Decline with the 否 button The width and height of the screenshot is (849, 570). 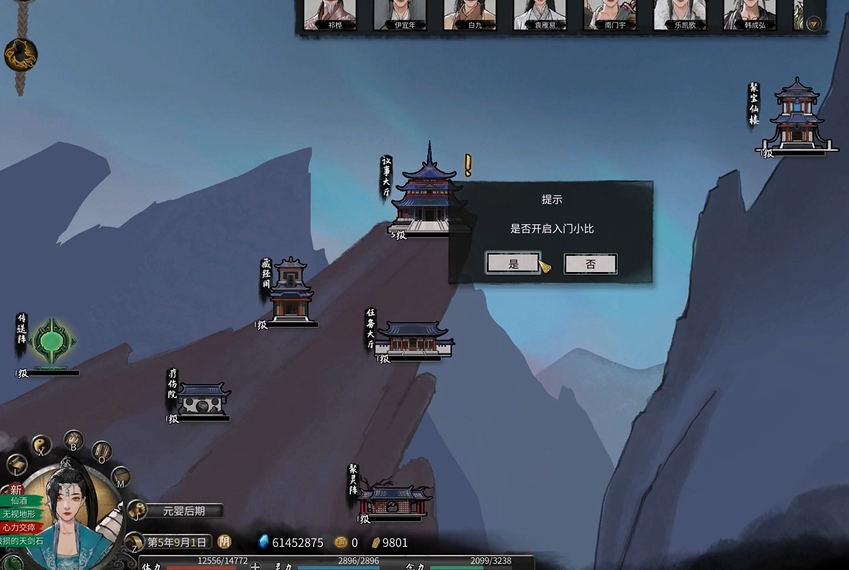(x=590, y=264)
